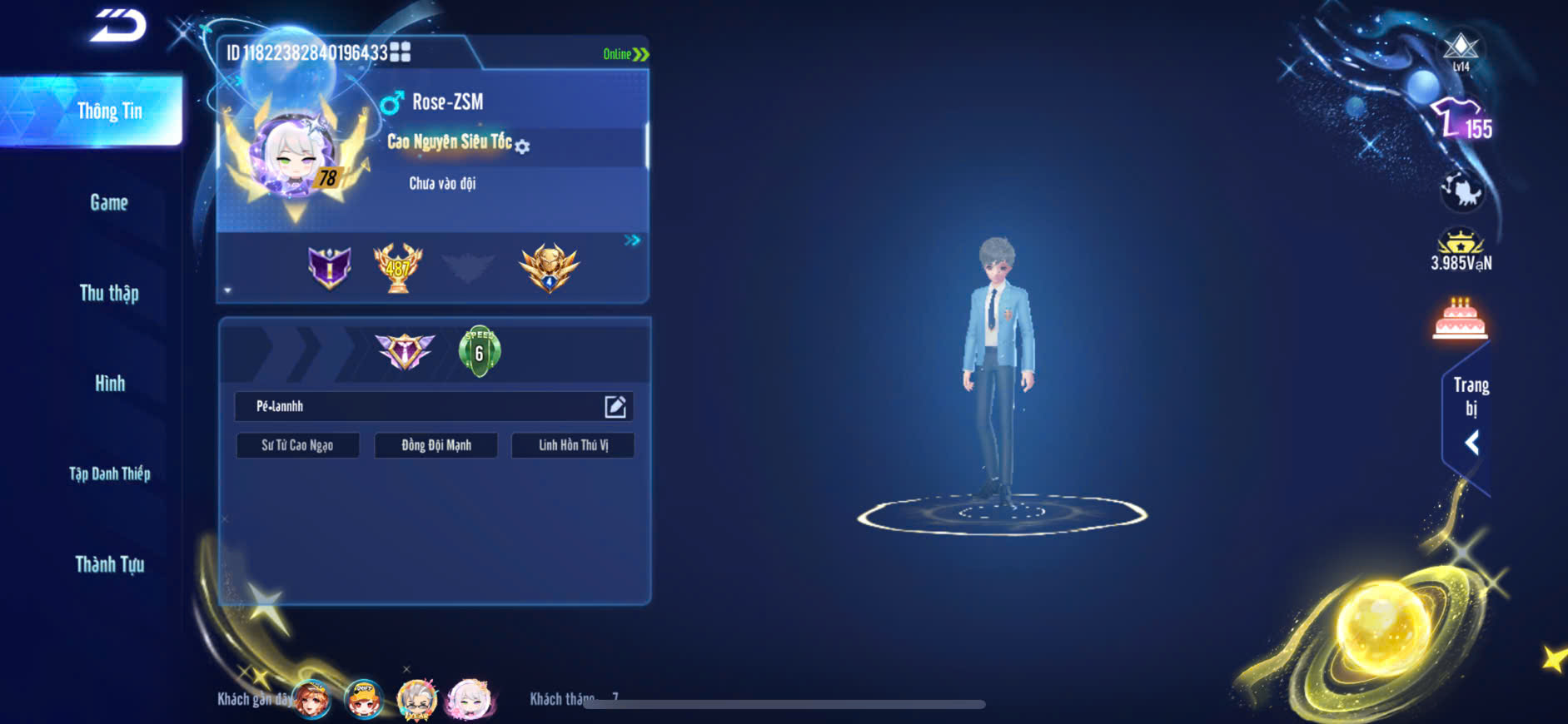Image resolution: width=1568 pixels, height=724 pixels.
Task: Copy the player ID with the grid icon
Action: click(401, 52)
